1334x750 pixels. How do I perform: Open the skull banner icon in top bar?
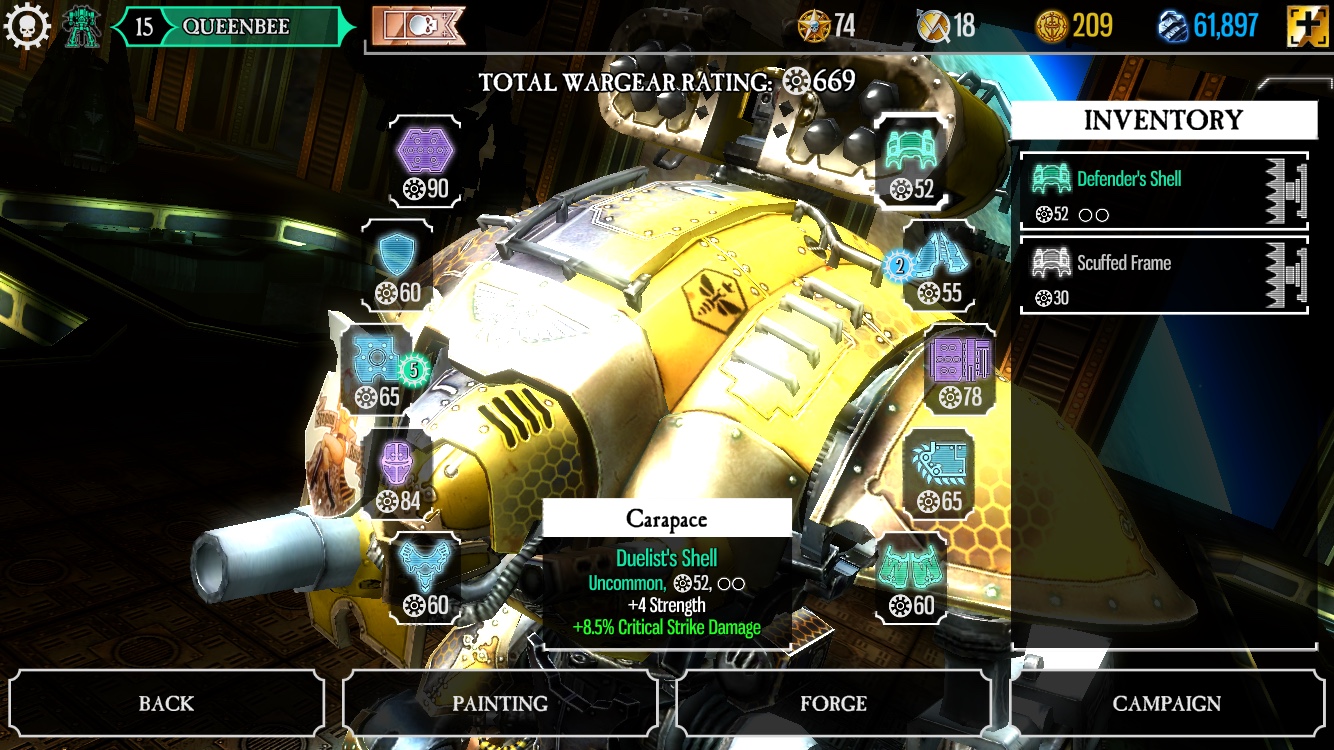coord(418,26)
